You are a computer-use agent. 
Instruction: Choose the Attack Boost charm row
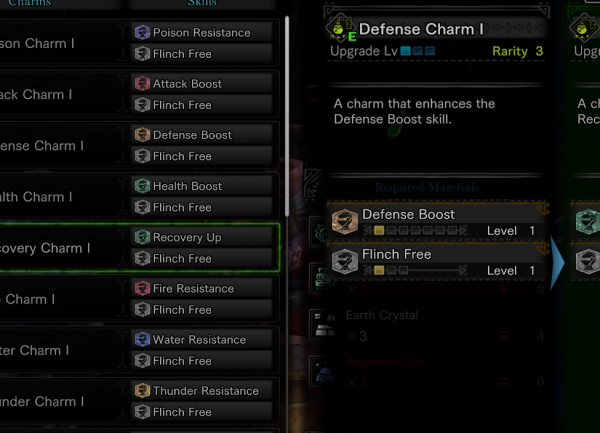140,95
